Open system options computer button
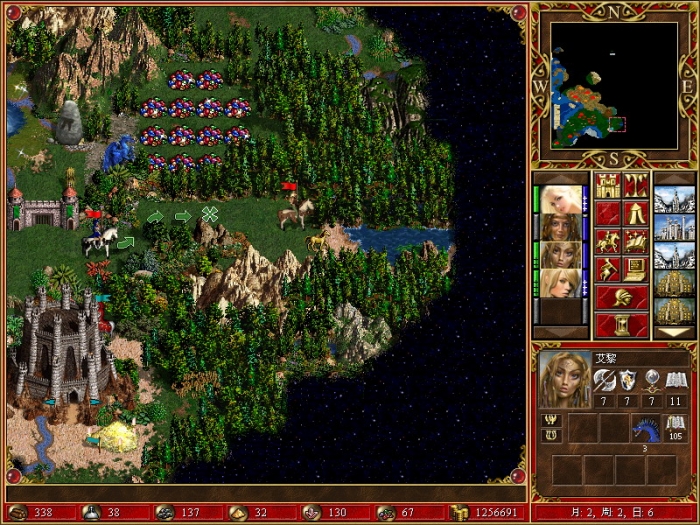This screenshot has width=700, height=525. coord(636,269)
